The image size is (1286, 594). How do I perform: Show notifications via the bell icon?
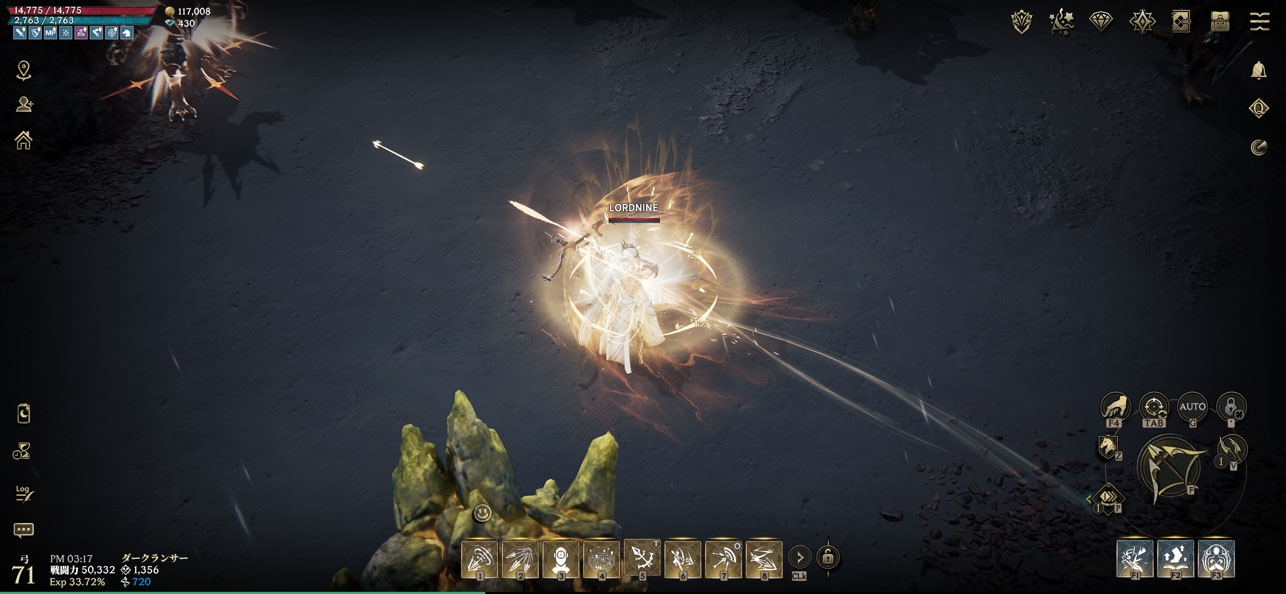click(x=1259, y=70)
